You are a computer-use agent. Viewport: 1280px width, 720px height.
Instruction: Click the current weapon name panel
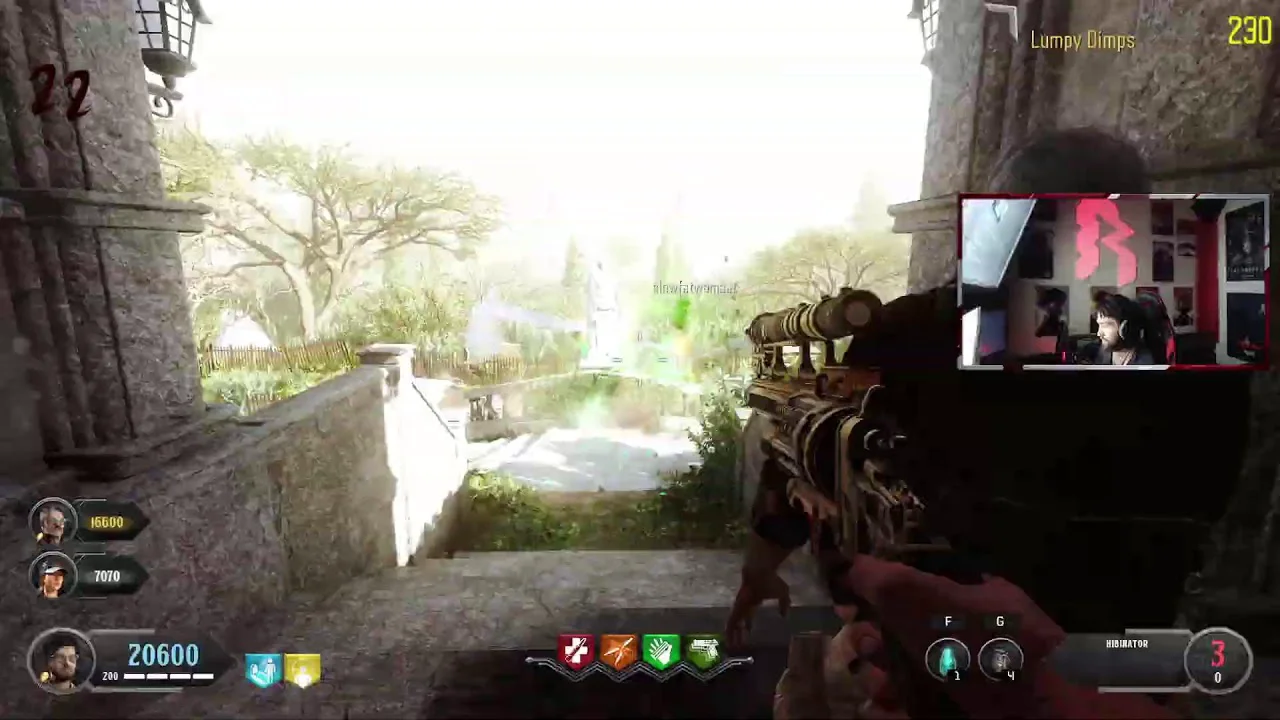(x=1127, y=659)
